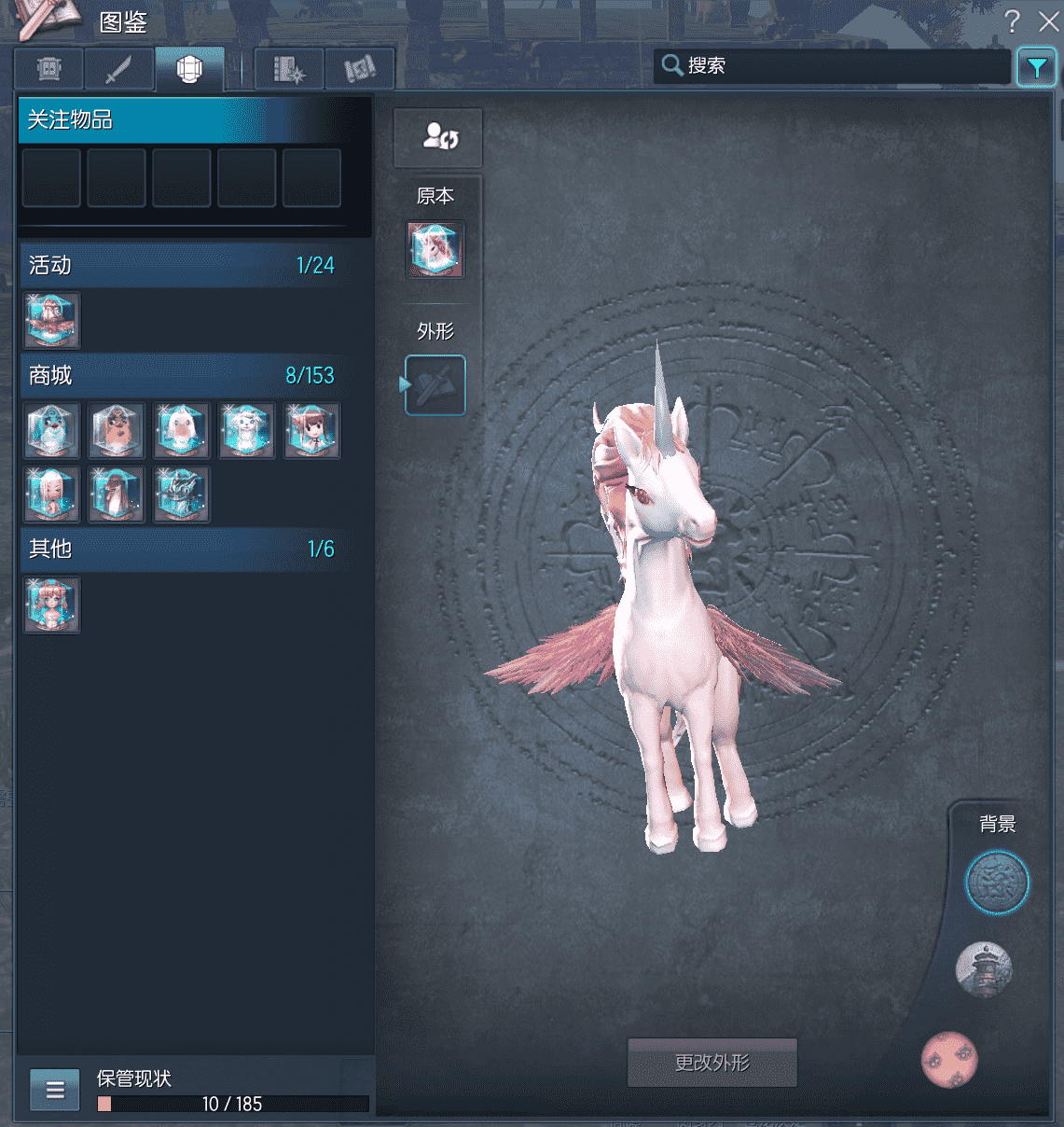Select the 原本 original unicorn icon
This screenshot has width=1064, height=1127.
[435, 249]
